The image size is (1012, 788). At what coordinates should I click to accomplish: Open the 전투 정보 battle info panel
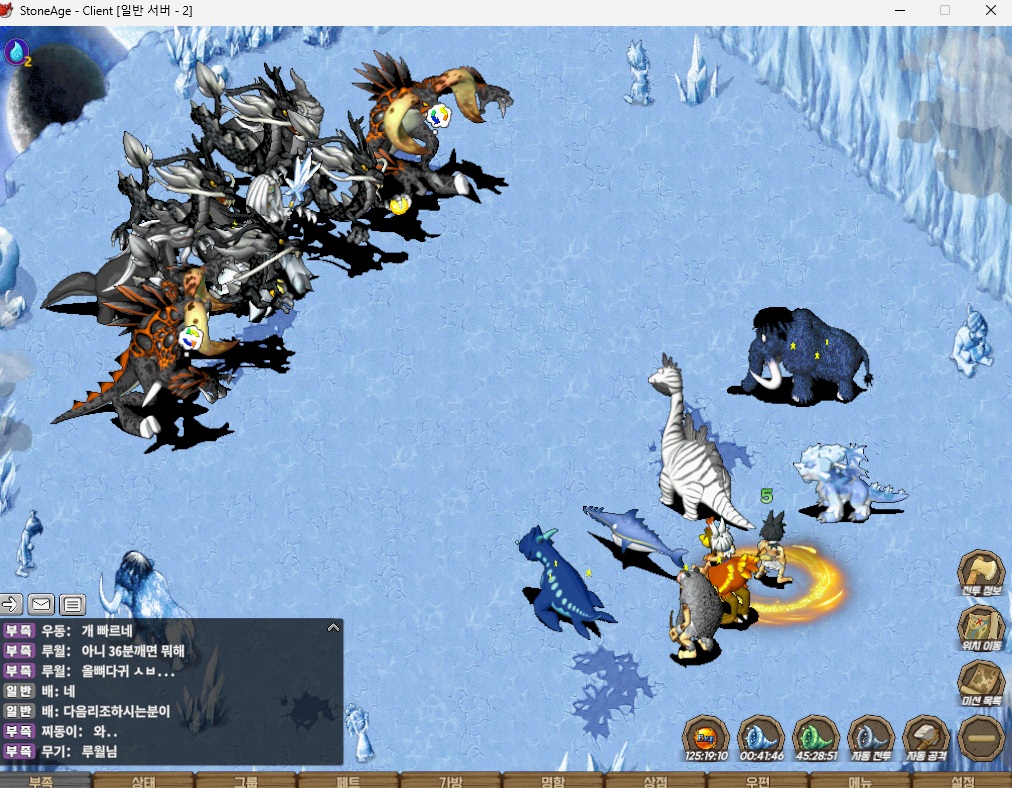[x=982, y=573]
